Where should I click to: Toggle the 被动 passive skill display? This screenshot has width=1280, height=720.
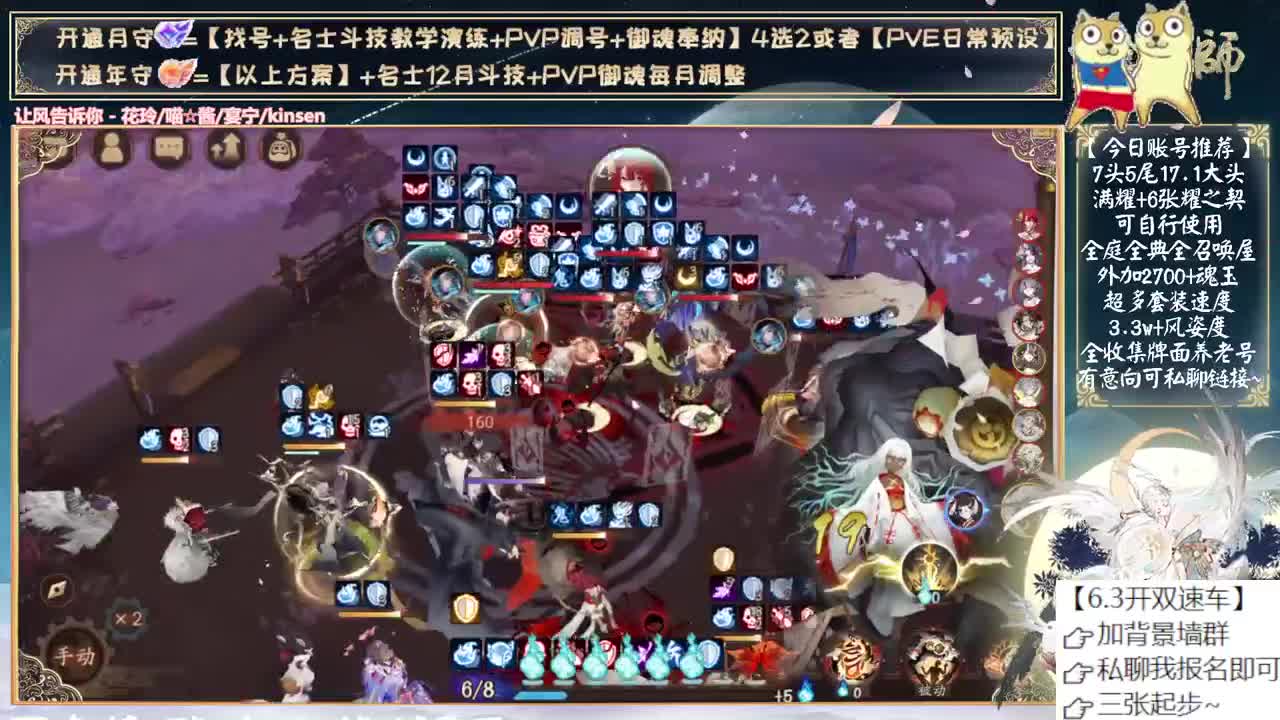pyautogui.click(x=931, y=692)
